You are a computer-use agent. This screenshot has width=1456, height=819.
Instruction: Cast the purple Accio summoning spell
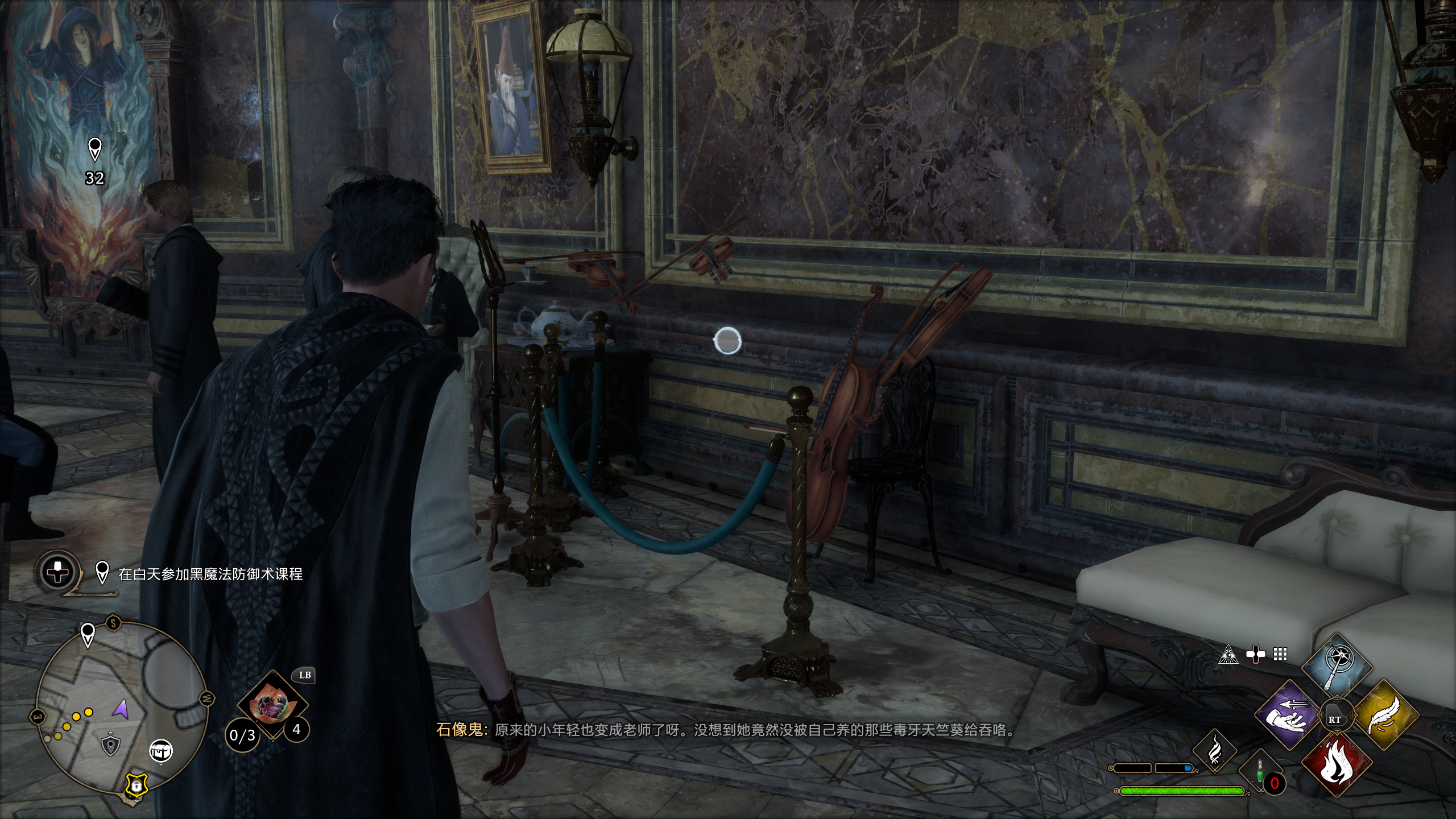[x=1287, y=715]
